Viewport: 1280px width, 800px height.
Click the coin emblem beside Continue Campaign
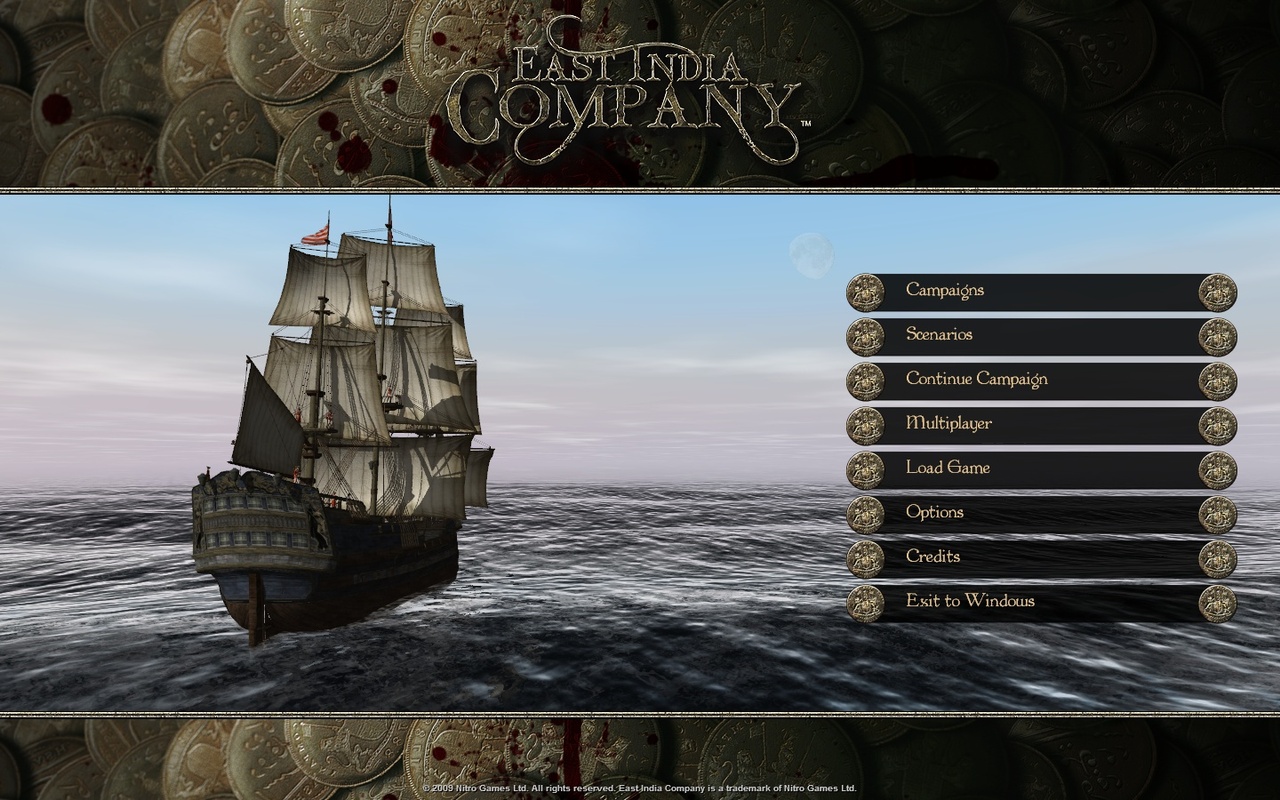tap(864, 379)
